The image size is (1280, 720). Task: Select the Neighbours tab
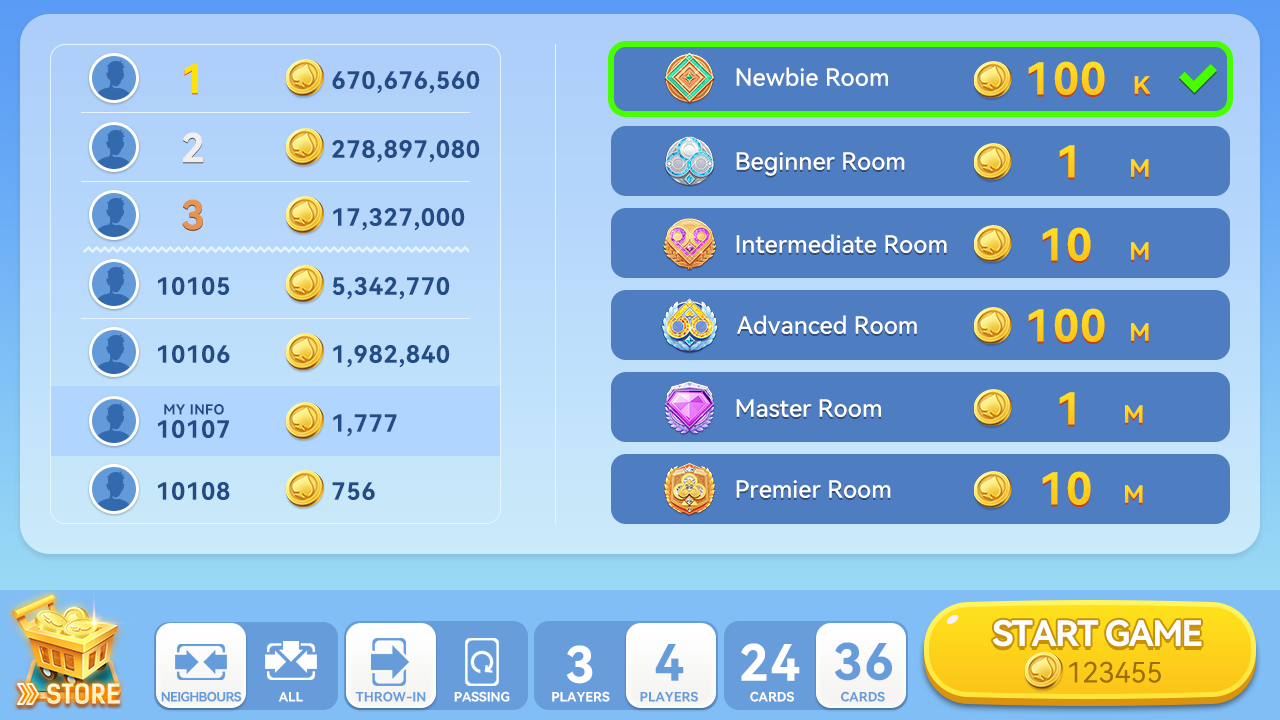click(200, 666)
